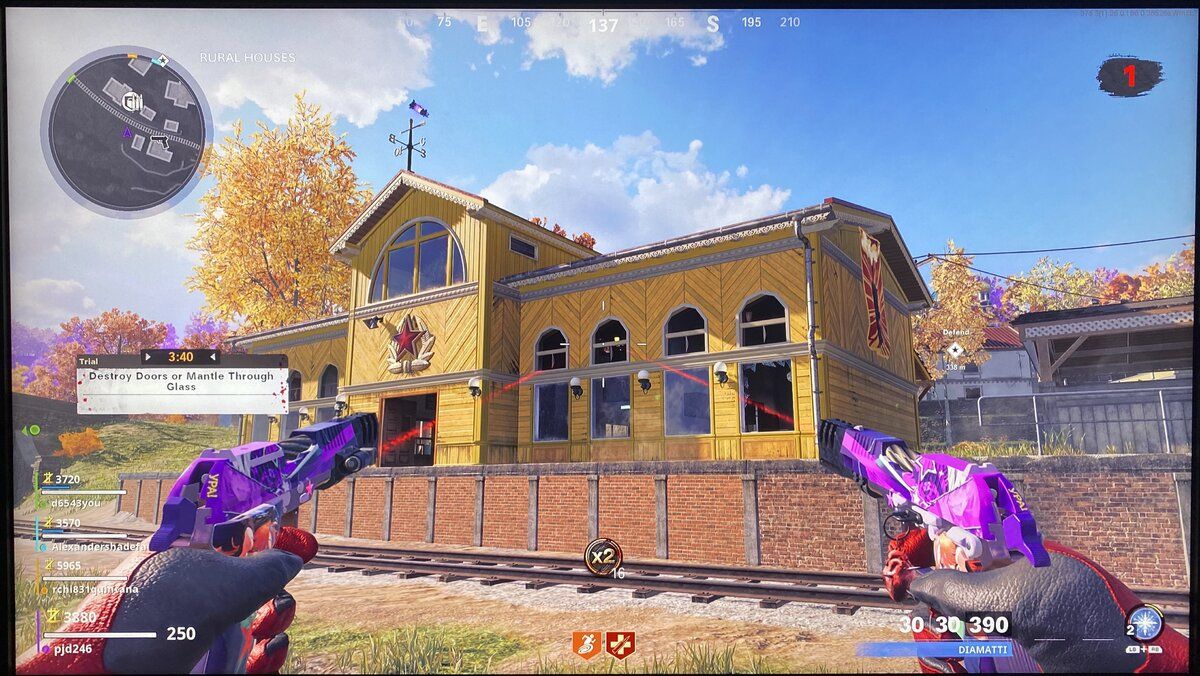1200x676 pixels.
Task: Select the Quick Revive perk icon
Action: tap(620, 644)
